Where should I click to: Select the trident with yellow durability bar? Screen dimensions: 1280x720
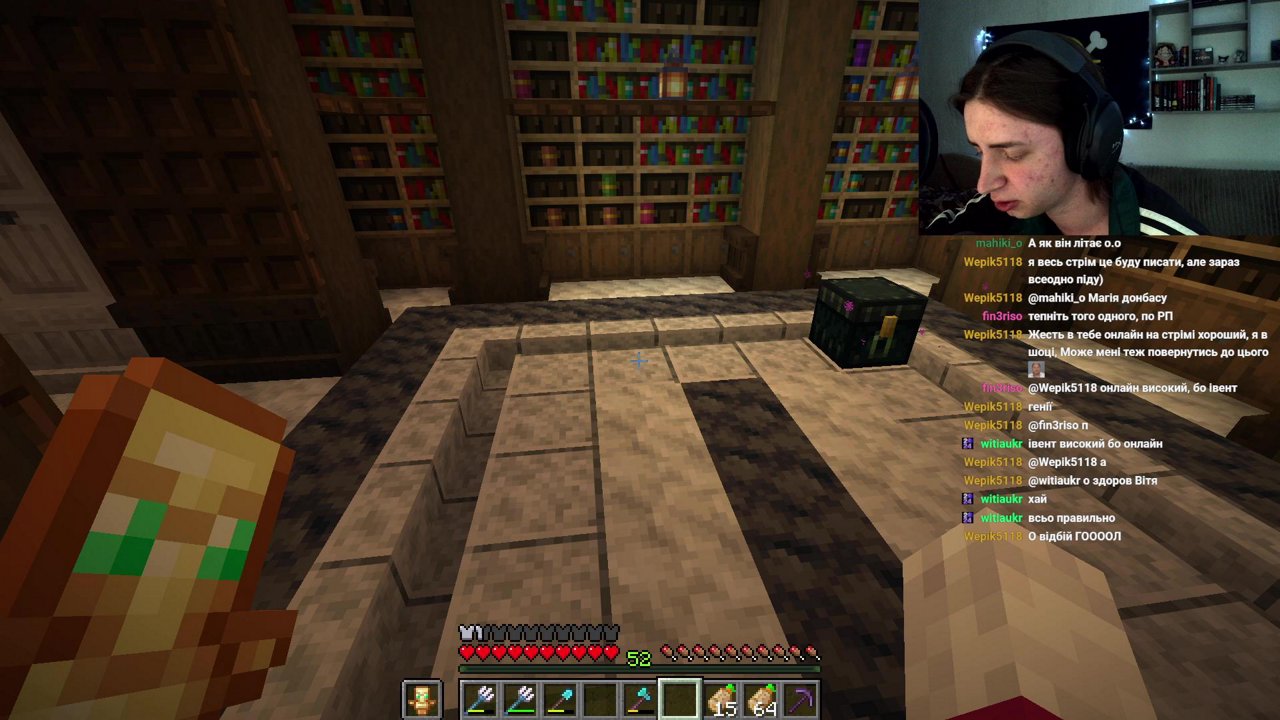[480, 699]
